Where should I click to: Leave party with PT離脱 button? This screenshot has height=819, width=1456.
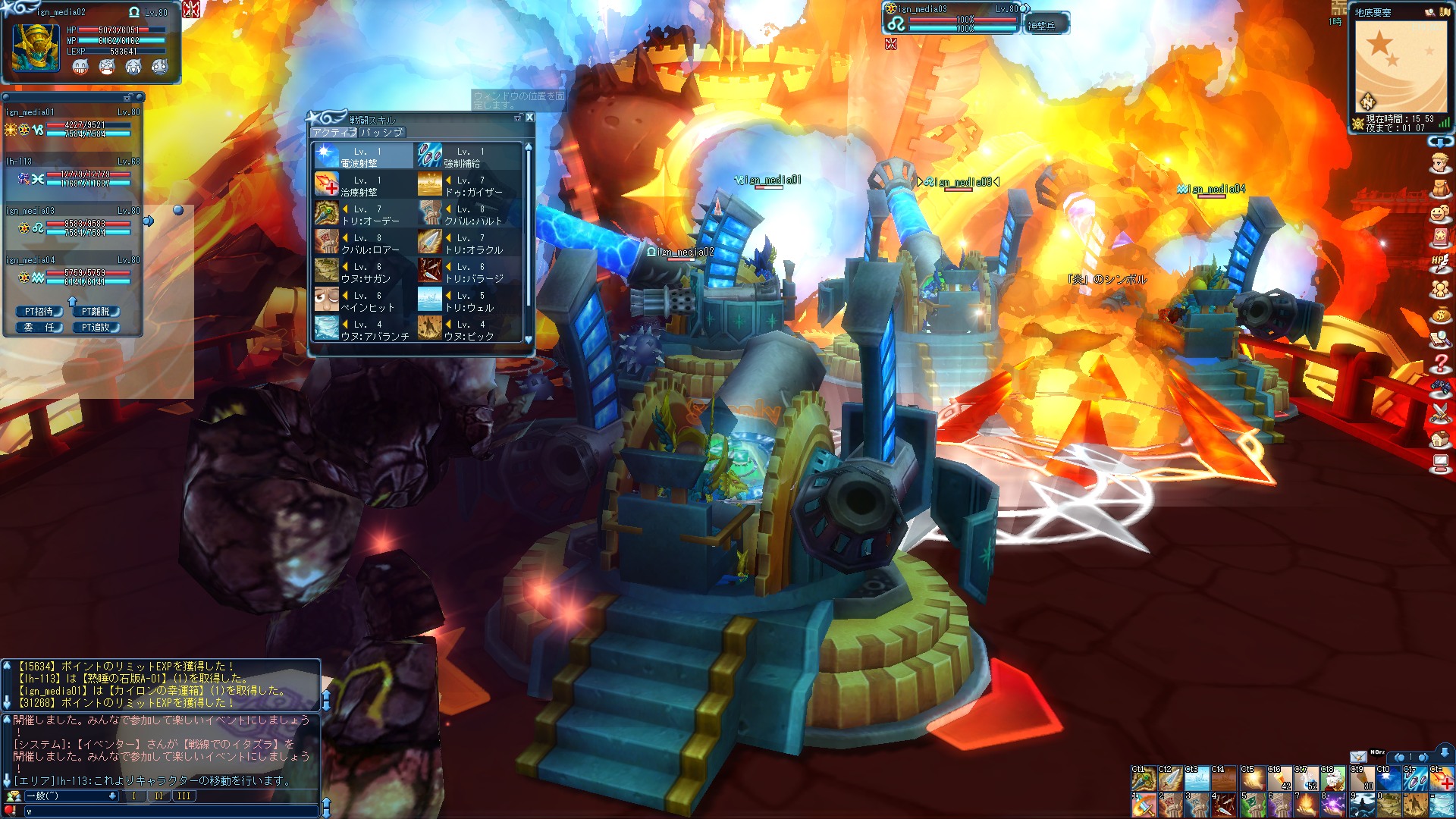click(x=96, y=312)
